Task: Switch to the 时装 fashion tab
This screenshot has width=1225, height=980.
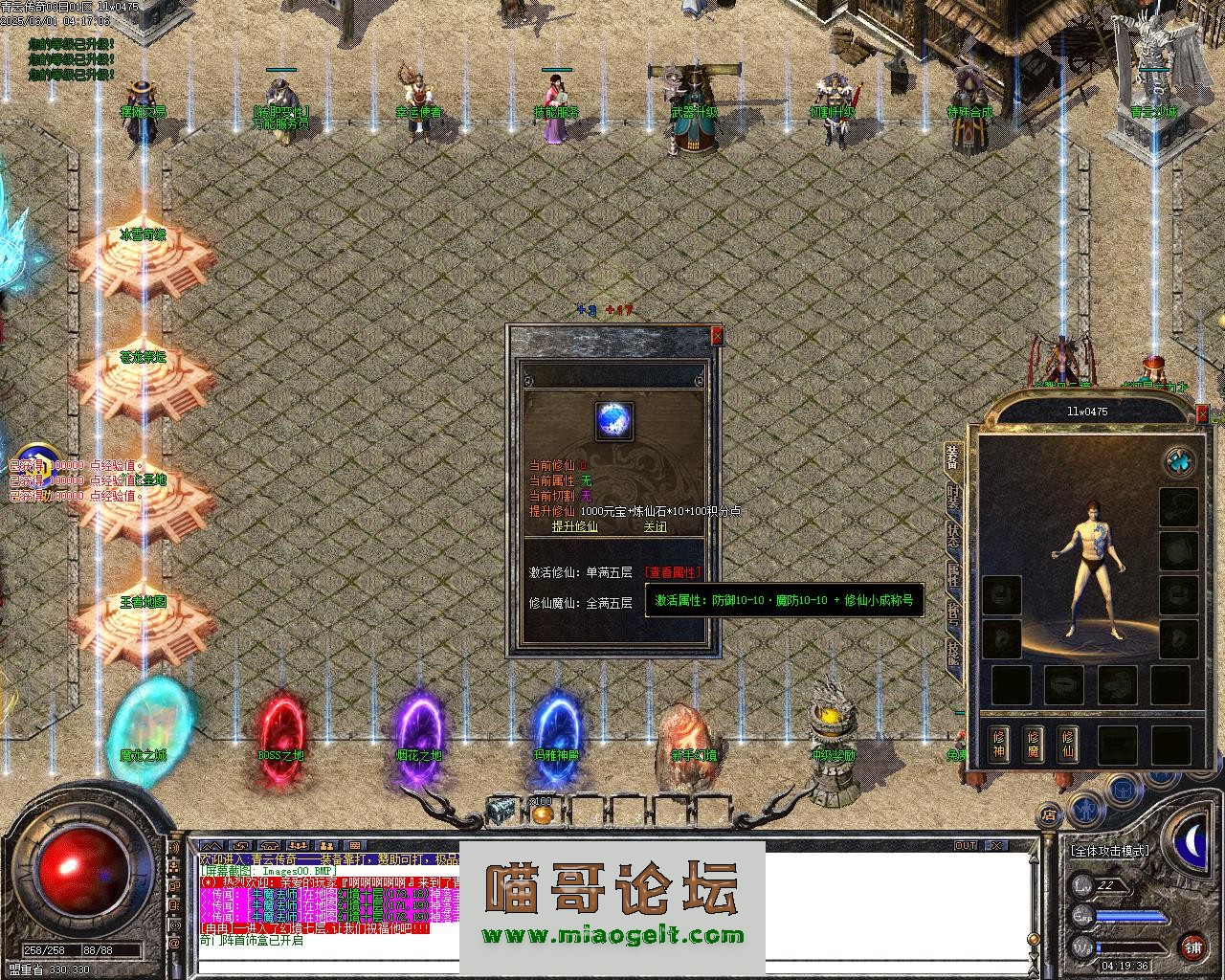Action: [x=953, y=496]
